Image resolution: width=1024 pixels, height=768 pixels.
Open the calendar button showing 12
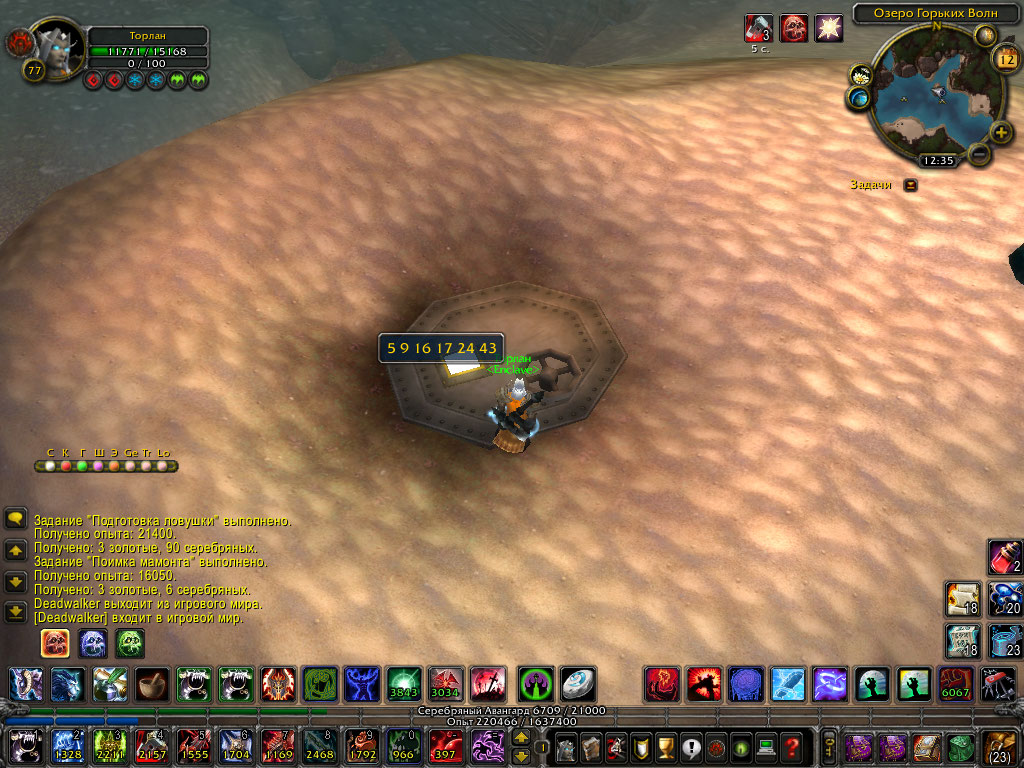[x=1006, y=58]
